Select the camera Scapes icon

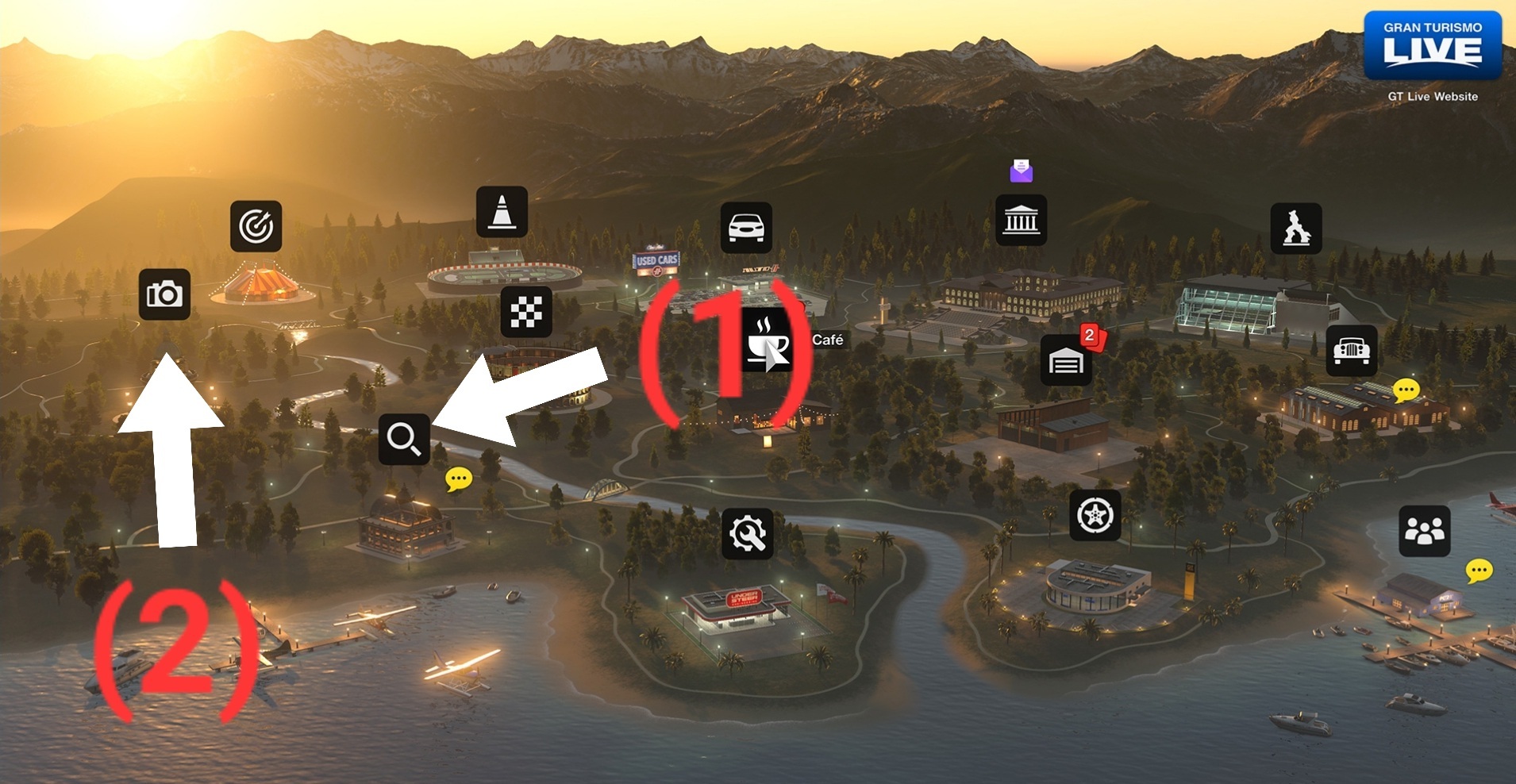click(x=164, y=294)
